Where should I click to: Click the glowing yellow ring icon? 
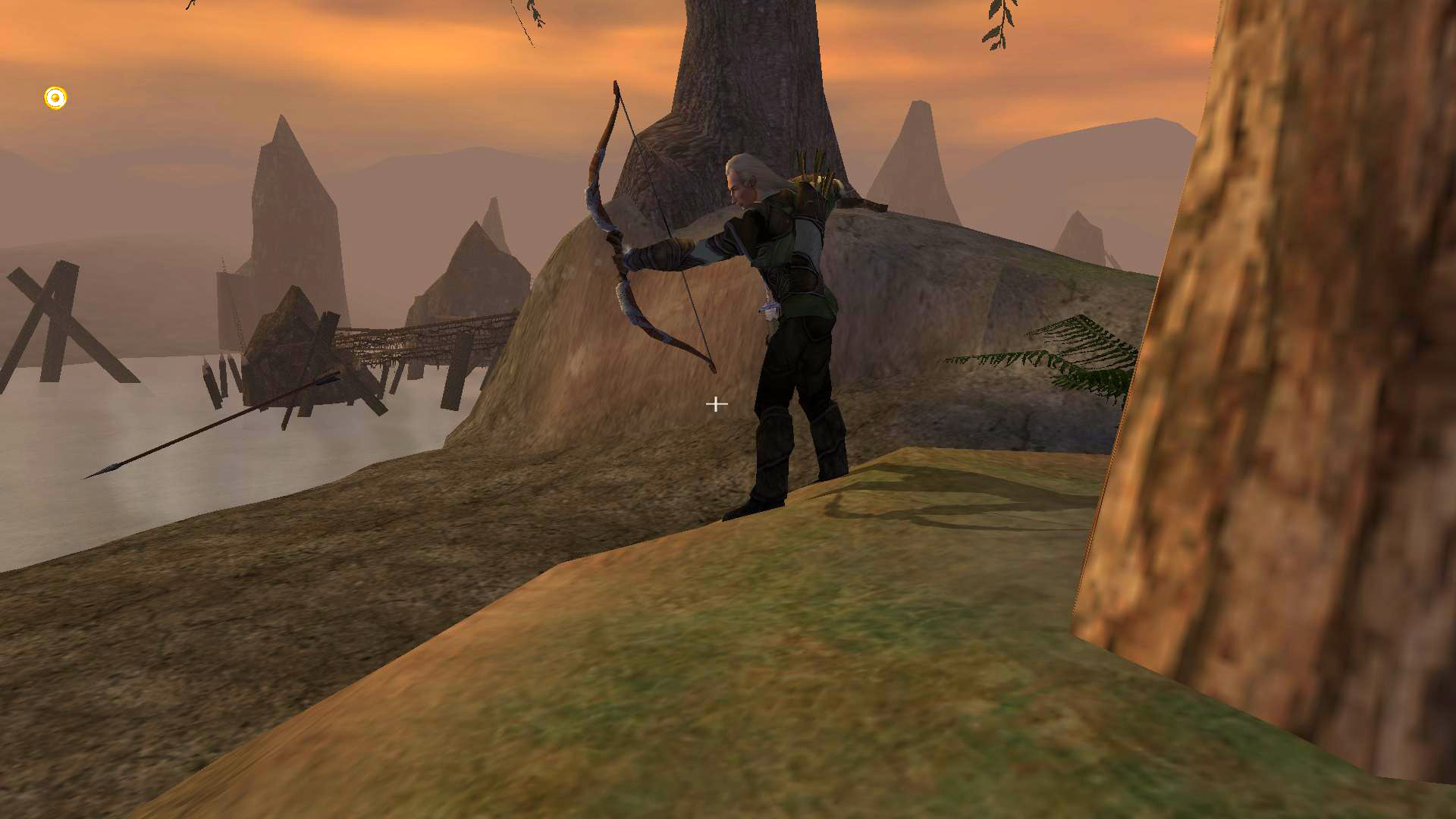pyautogui.click(x=55, y=98)
